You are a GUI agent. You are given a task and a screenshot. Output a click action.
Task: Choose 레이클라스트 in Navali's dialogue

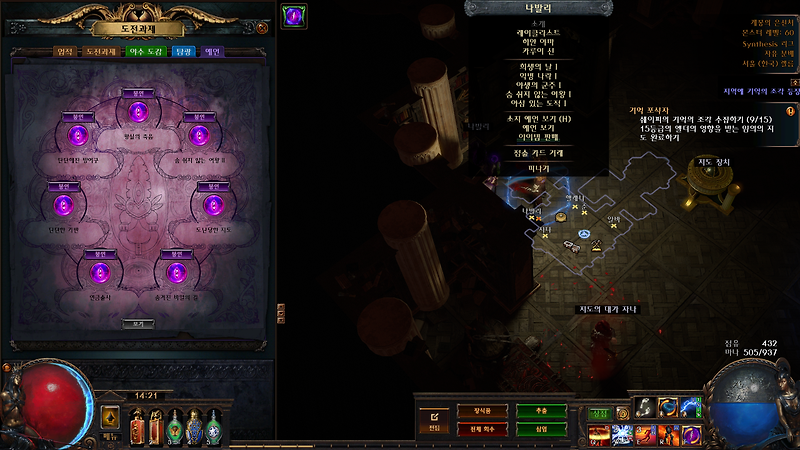531,32
